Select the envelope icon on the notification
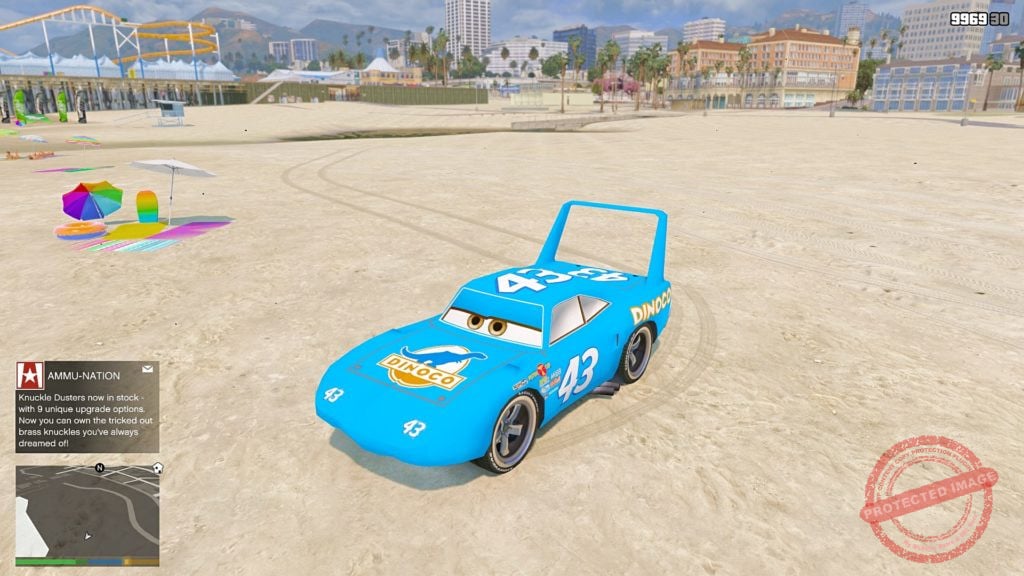 point(147,369)
